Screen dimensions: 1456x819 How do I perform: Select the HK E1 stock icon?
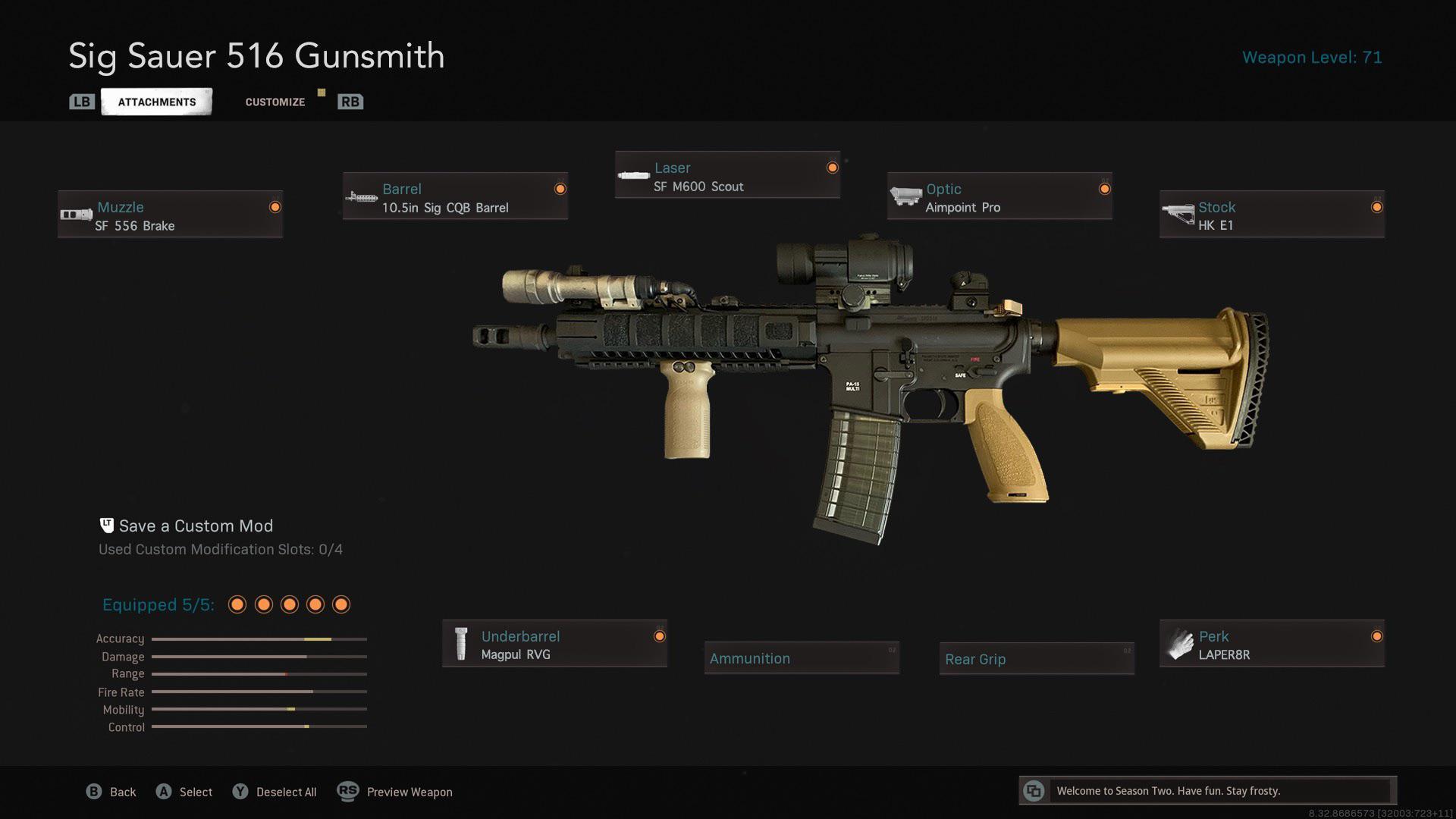(1178, 215)
